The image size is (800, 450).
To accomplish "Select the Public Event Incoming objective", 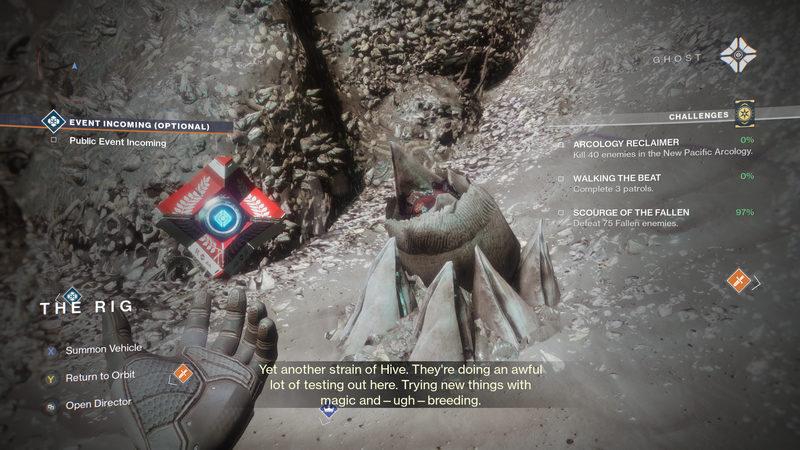I will 118,142.
